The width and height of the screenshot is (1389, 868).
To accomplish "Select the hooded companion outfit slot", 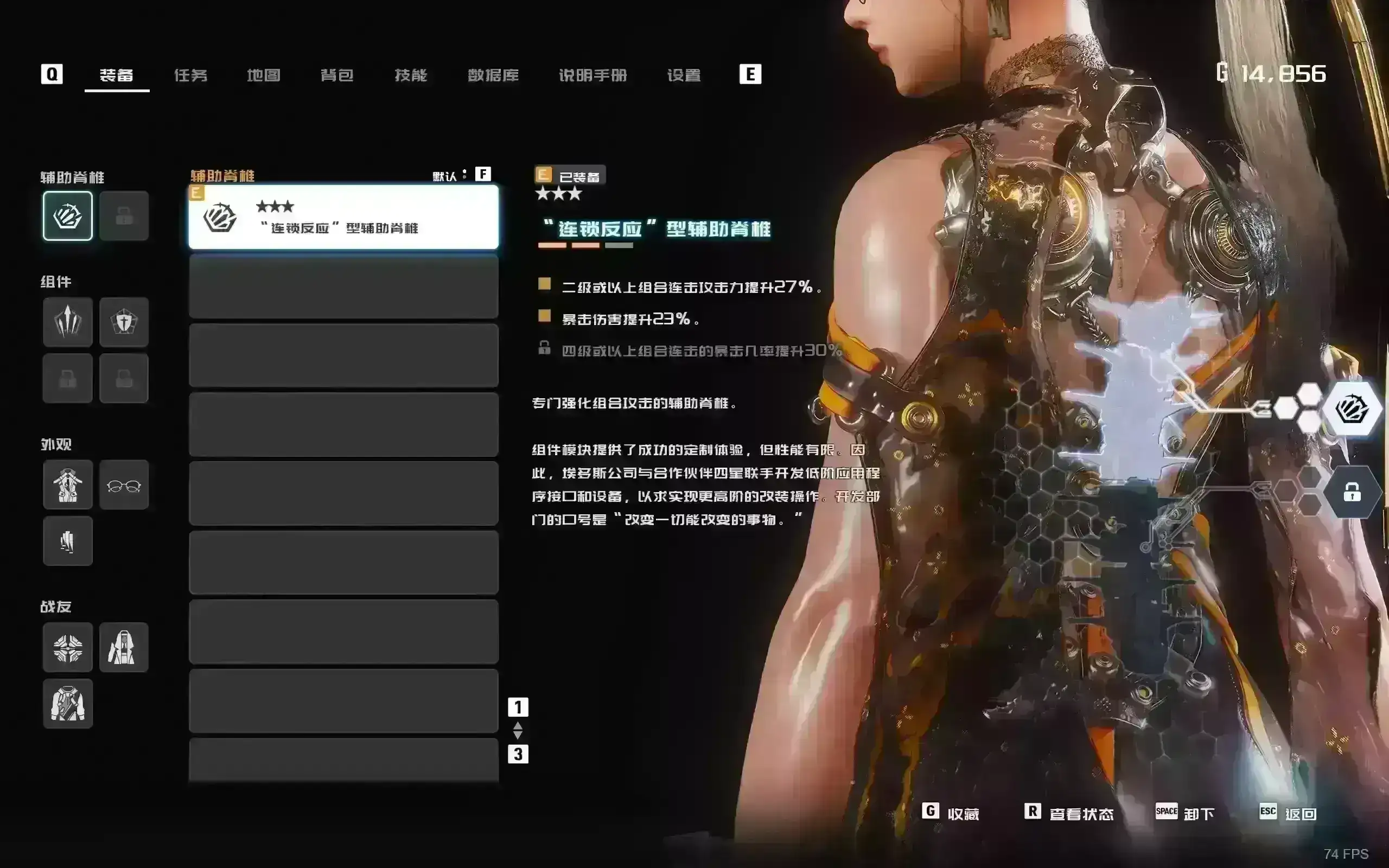I will tap(124, 647).
